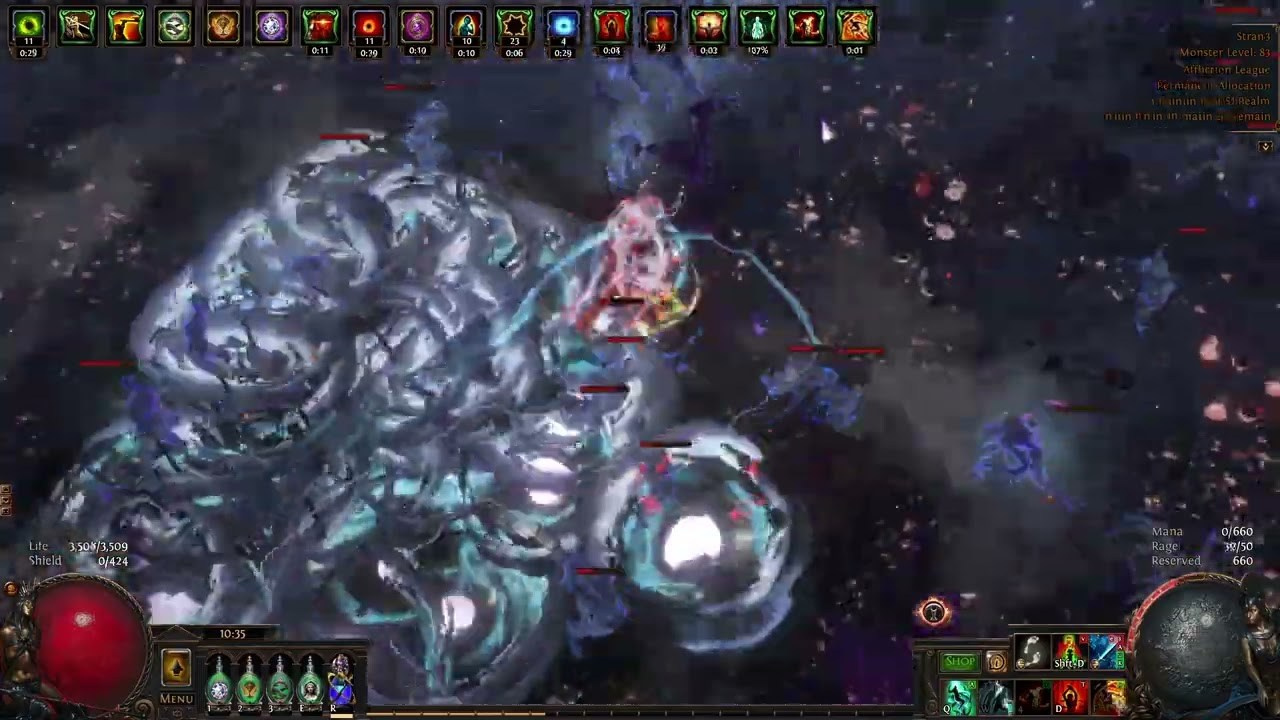Click the portrait flask bound to E

[x=311, y=687]
